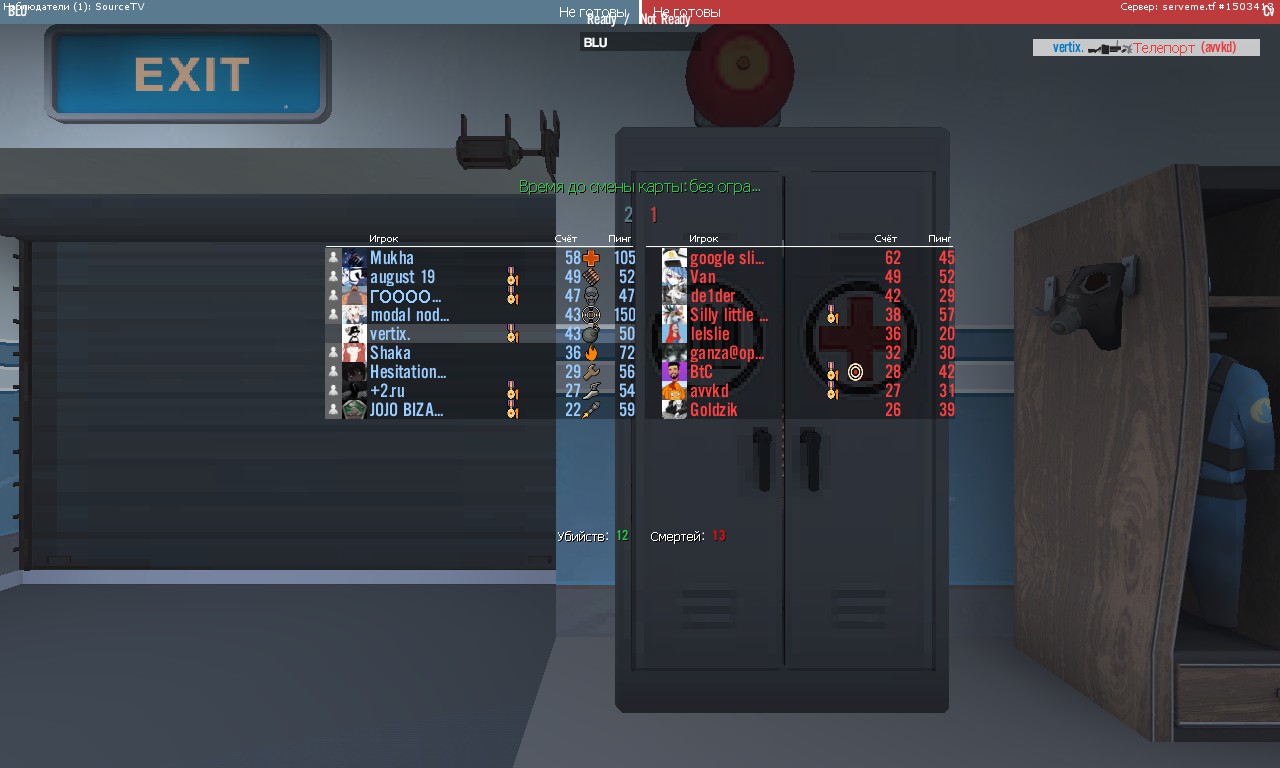Select the ganza@op... player row

[726, 353]
